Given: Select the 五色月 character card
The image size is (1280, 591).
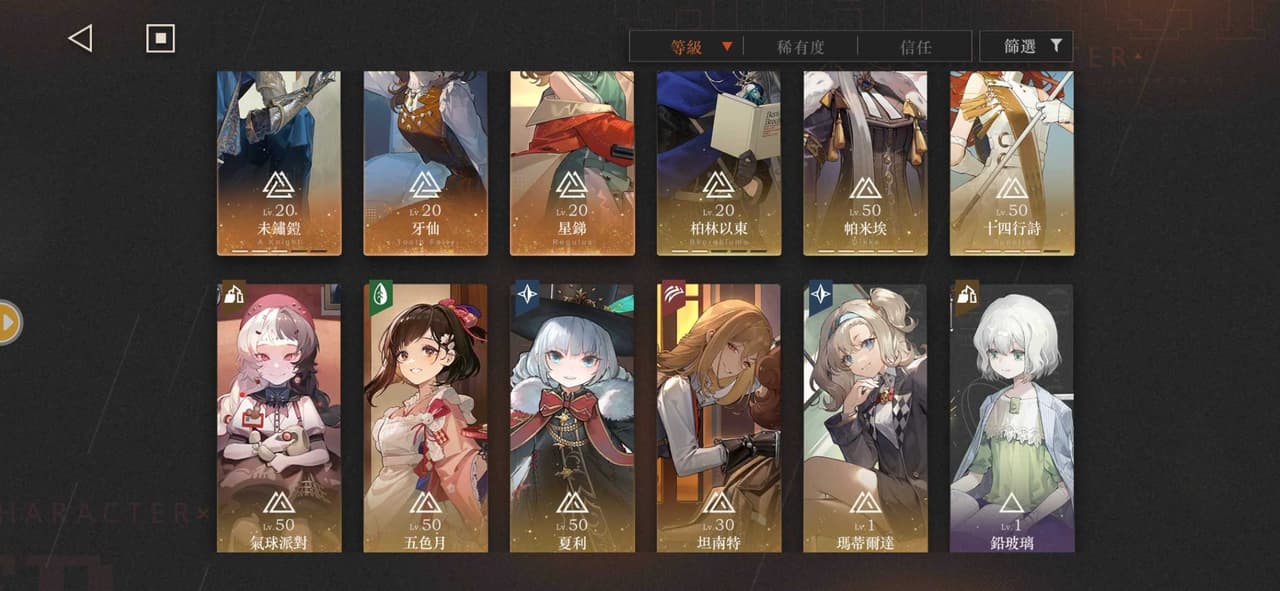Looking at the screenshot, I should [426, 418].
